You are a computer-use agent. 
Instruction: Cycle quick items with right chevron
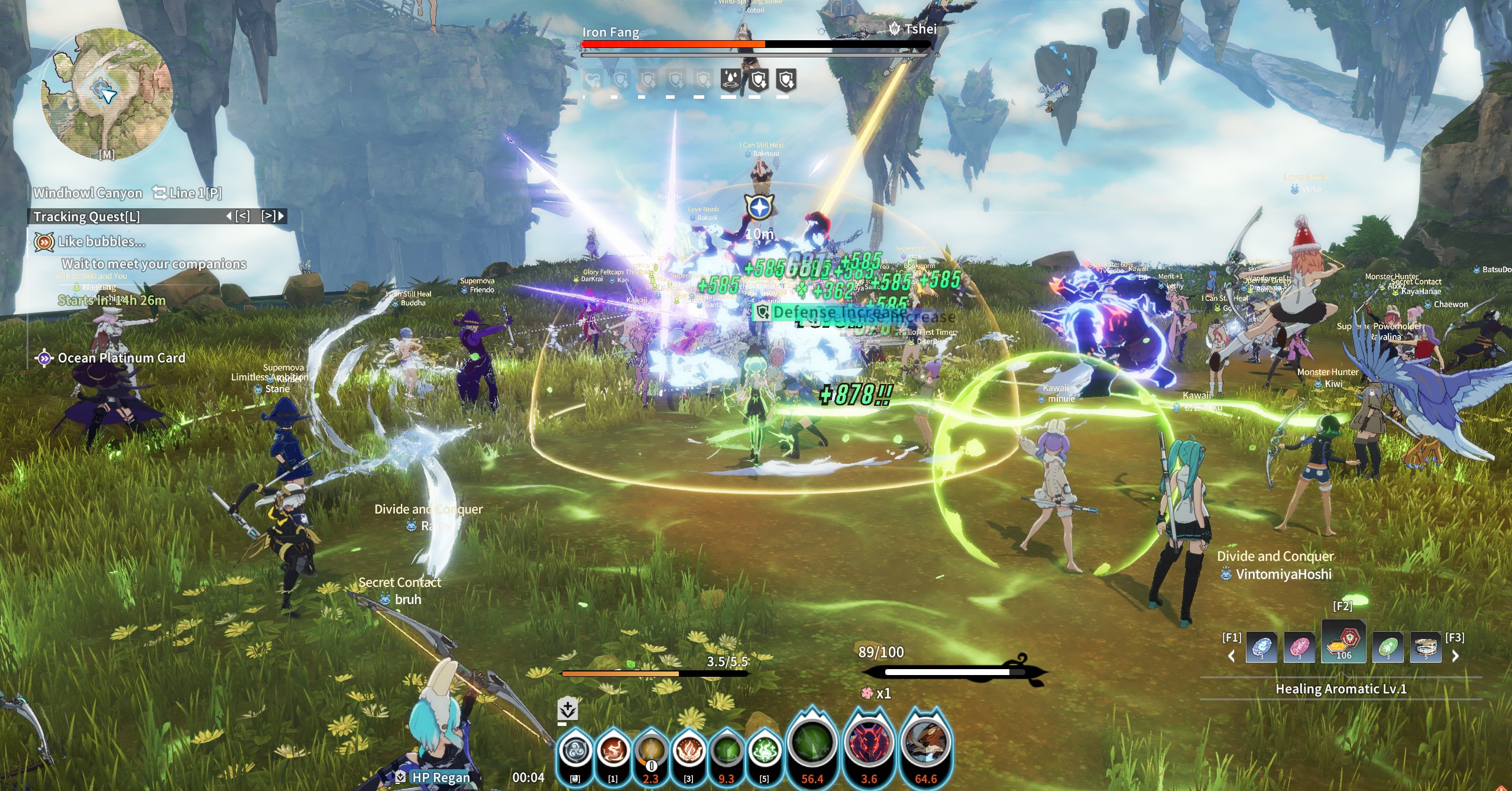tap(1456, 656)
